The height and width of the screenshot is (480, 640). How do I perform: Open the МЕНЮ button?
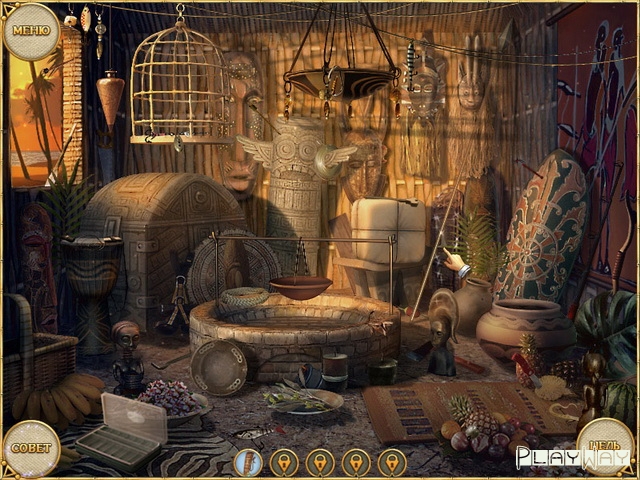pos(31,30)
